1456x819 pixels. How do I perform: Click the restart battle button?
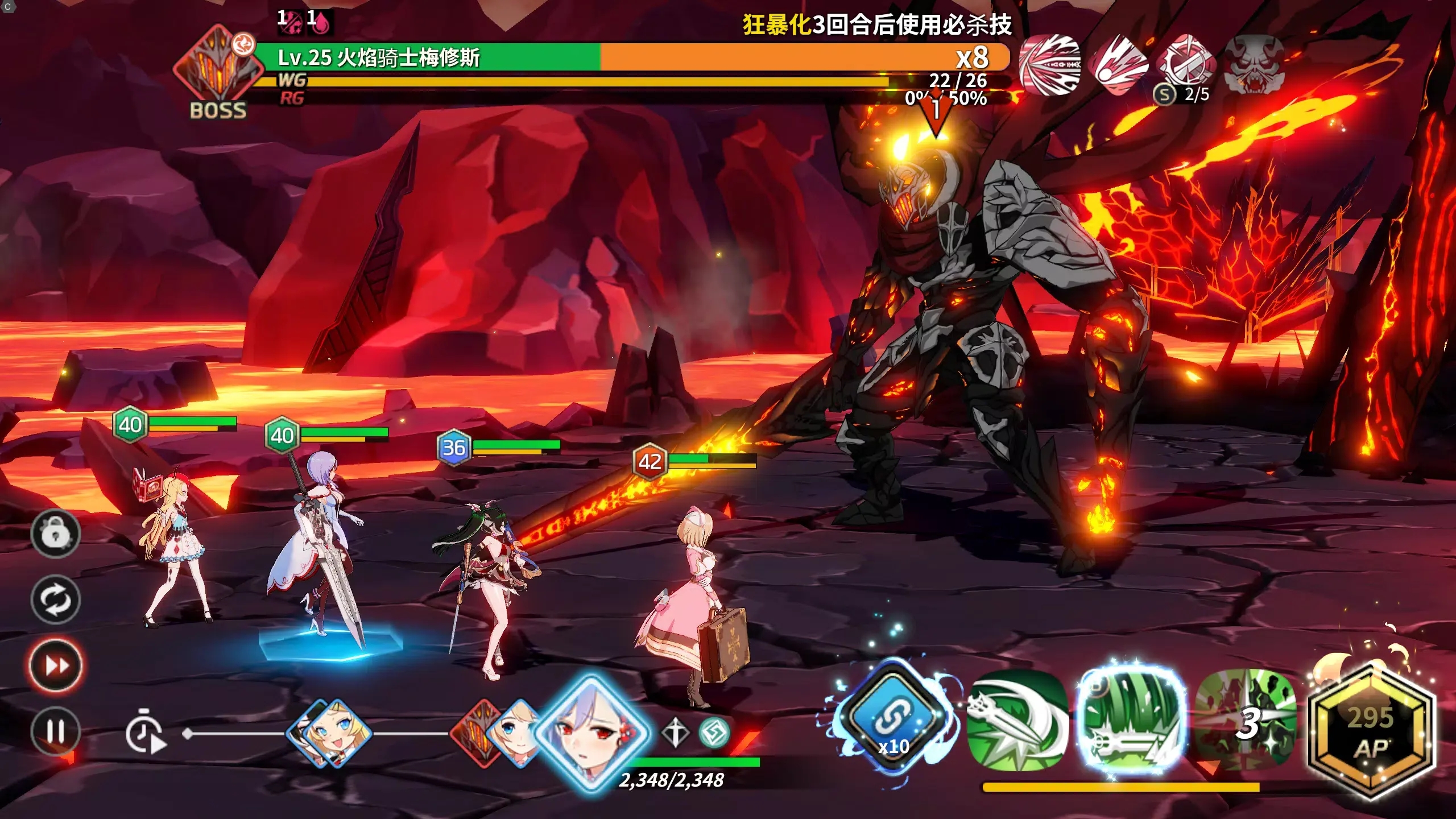pyautogui.click(x=55, y=599)
